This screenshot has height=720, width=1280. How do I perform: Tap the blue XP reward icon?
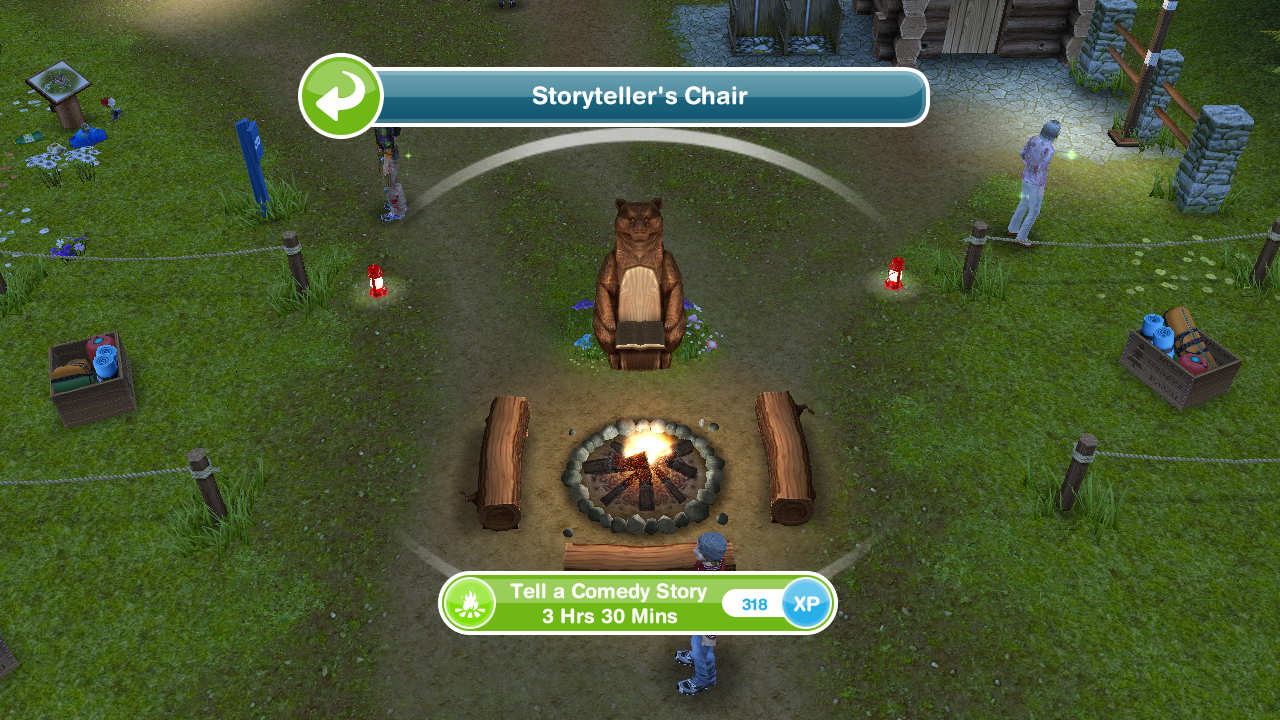coord(806,603)
